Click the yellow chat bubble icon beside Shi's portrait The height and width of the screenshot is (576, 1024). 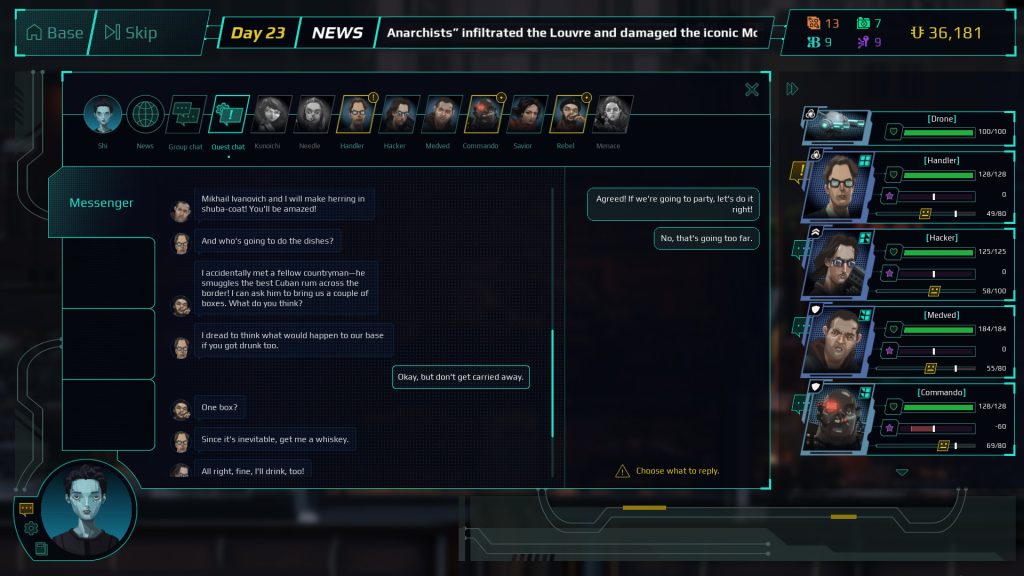click(x=26, y=508)
